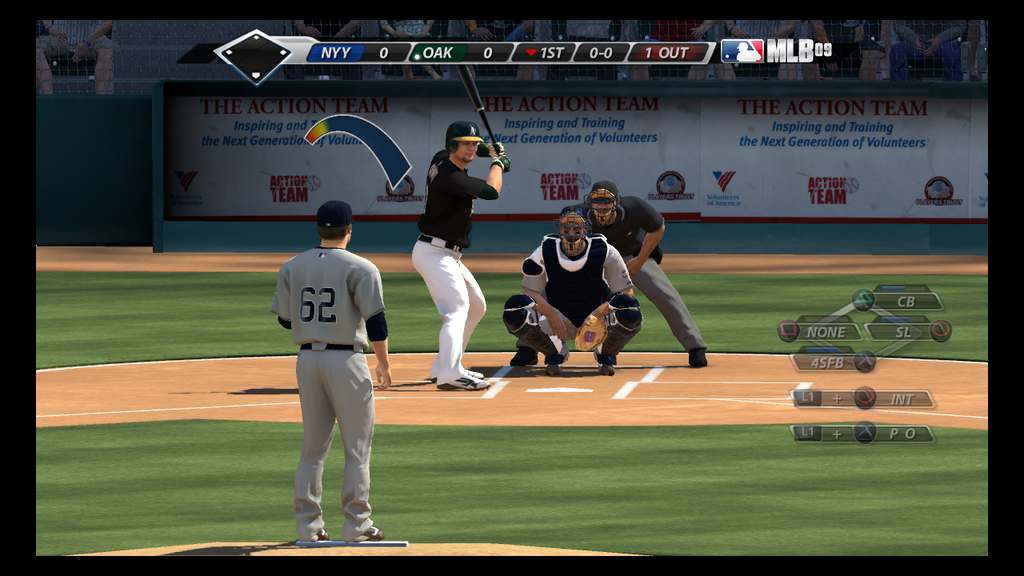Choose the SL slider pitch option
This screenshot has height=576, width=1024.
[903, 332]
